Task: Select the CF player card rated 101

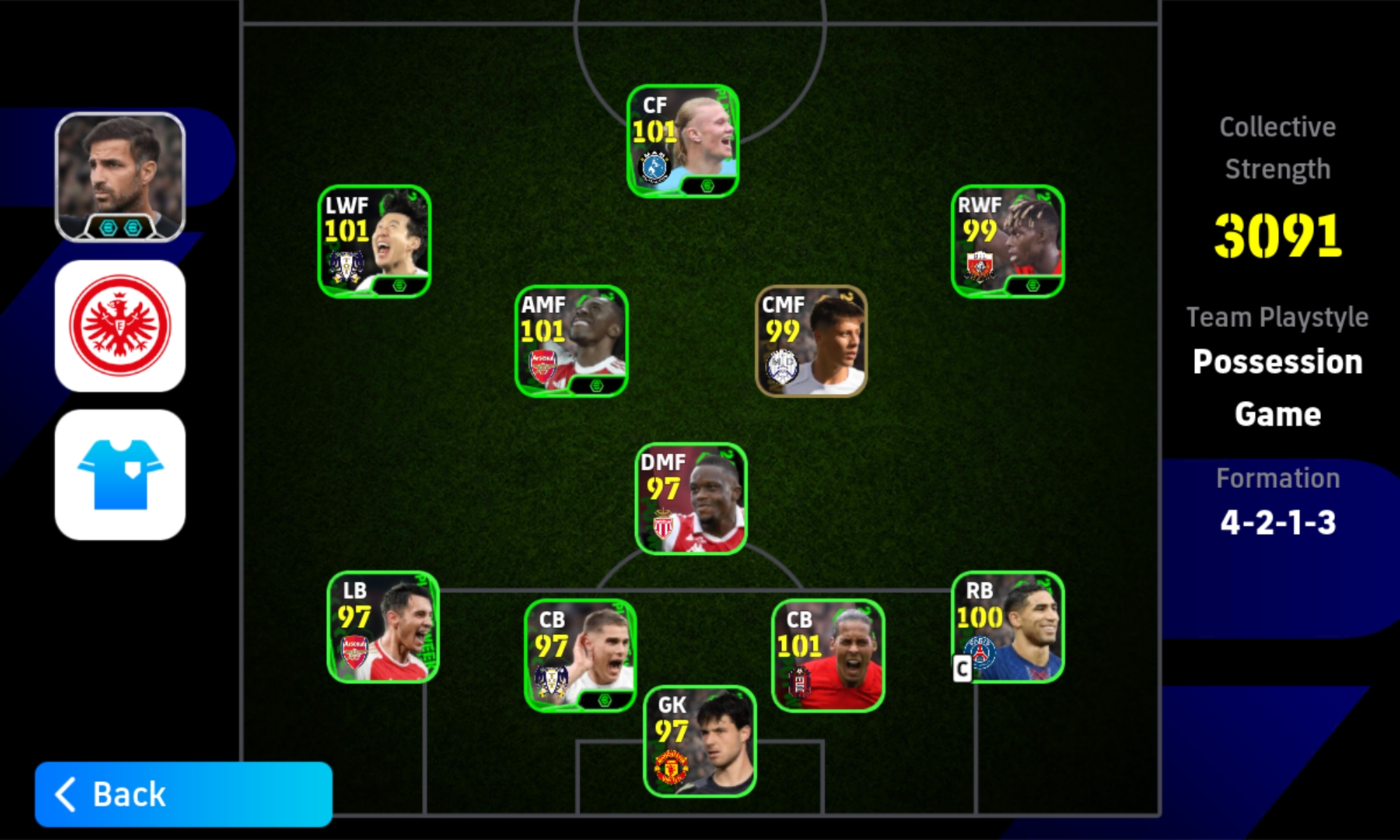Action: (682, 141)
